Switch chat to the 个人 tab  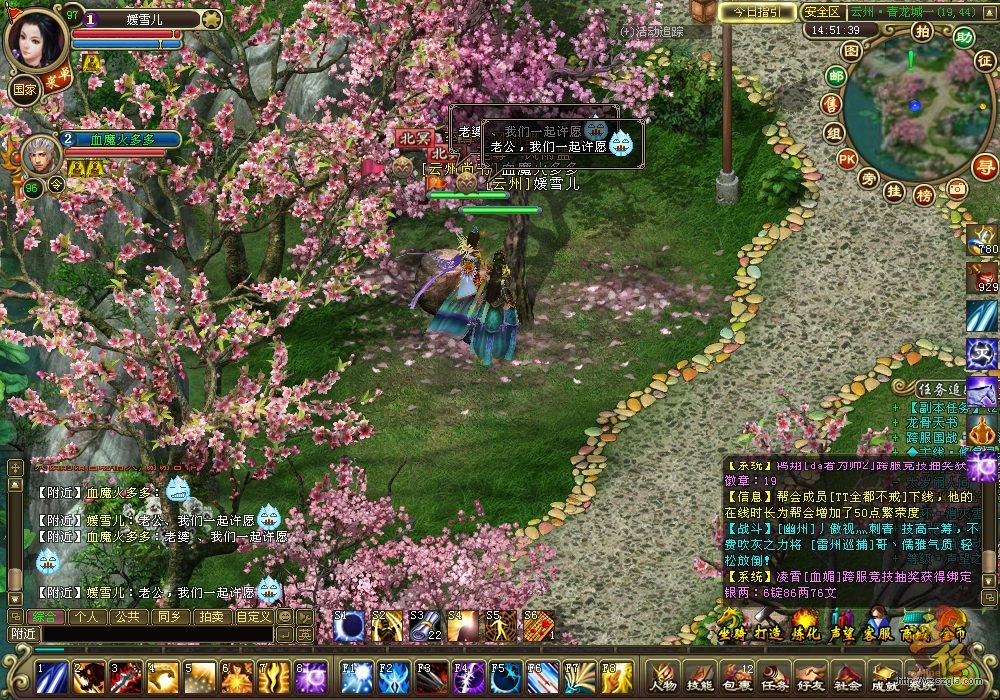(87, 617)
